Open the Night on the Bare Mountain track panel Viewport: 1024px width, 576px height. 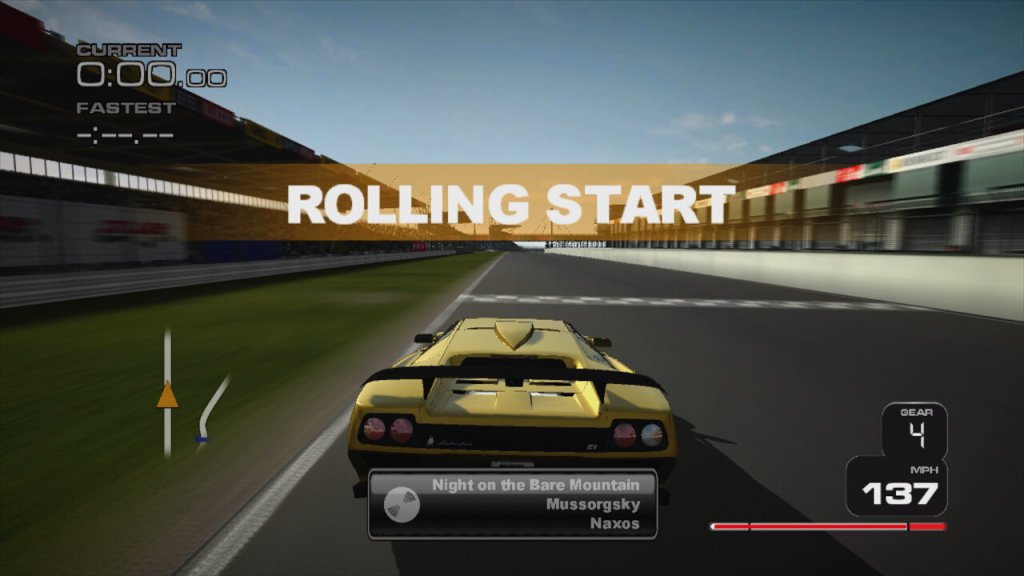(513, 504)
